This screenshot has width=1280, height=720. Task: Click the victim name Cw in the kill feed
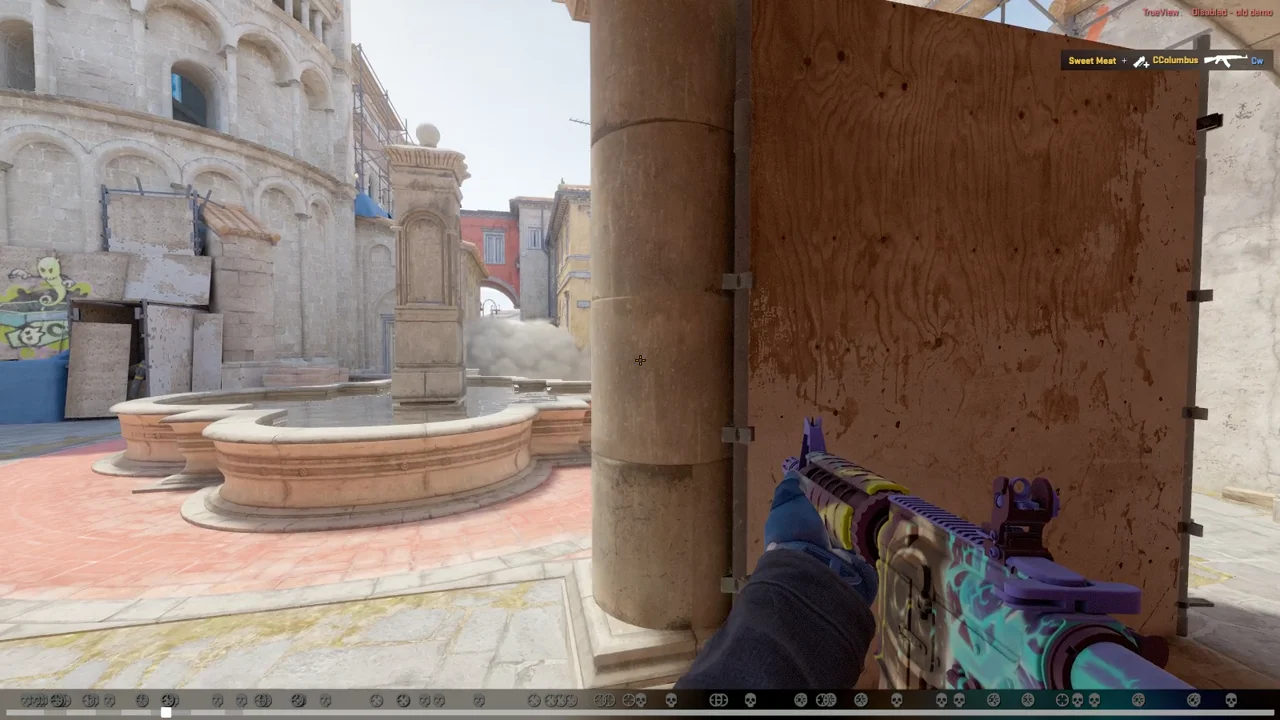[1257, 60]
